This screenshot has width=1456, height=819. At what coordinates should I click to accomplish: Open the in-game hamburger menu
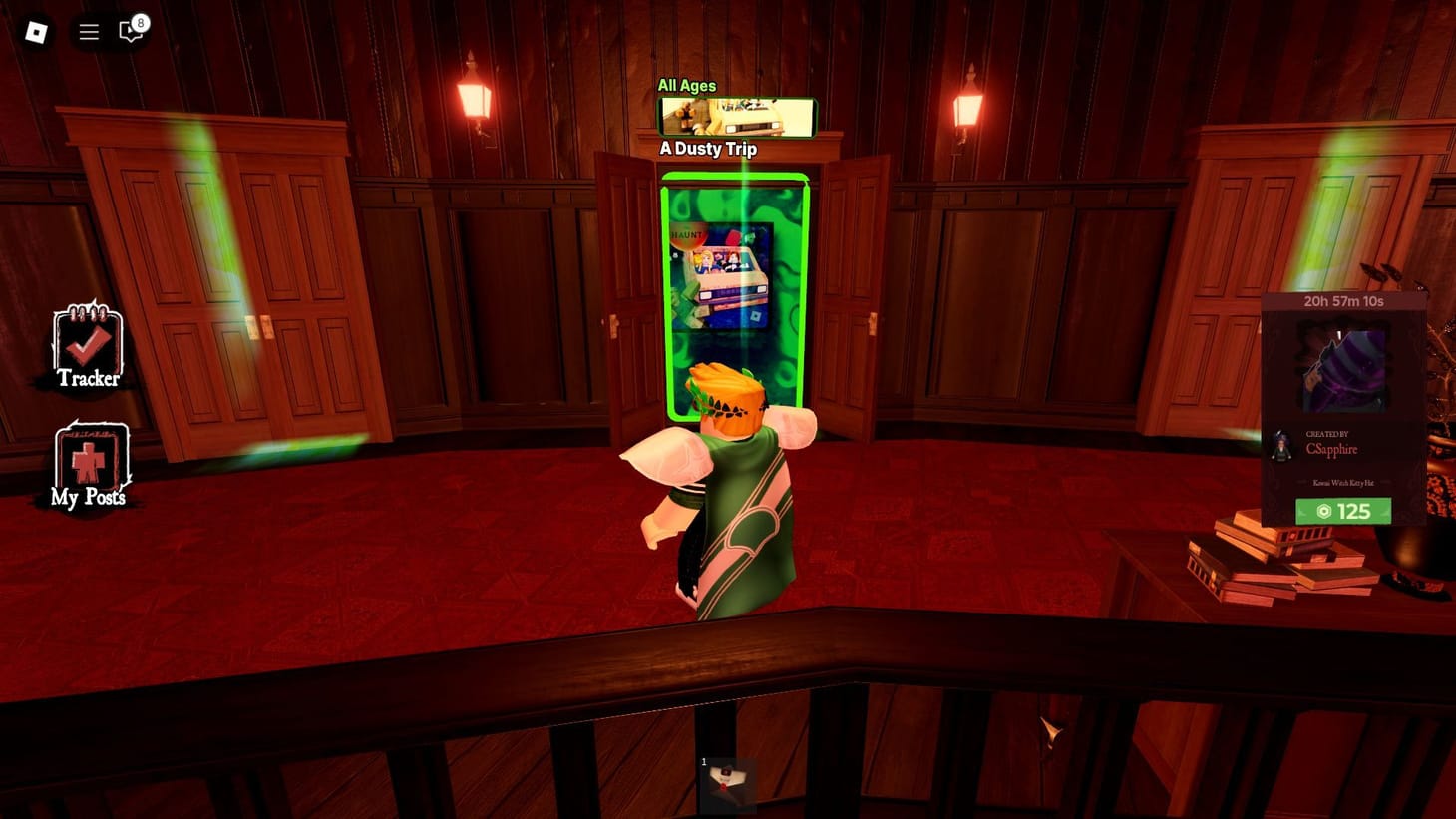pos(88,31)
